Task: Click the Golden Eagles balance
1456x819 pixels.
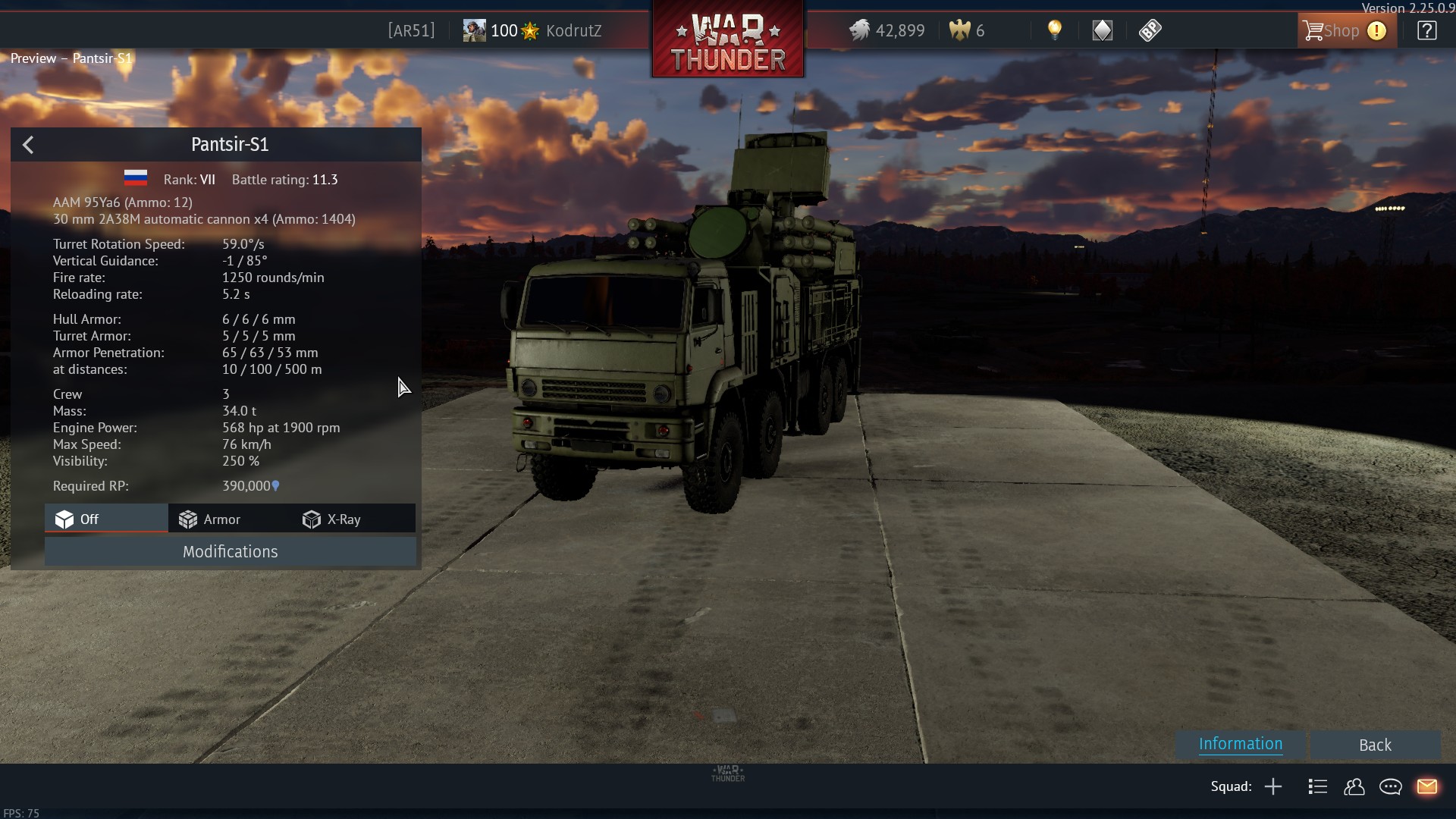Action: pyautogui.click(x=967, y=31)
